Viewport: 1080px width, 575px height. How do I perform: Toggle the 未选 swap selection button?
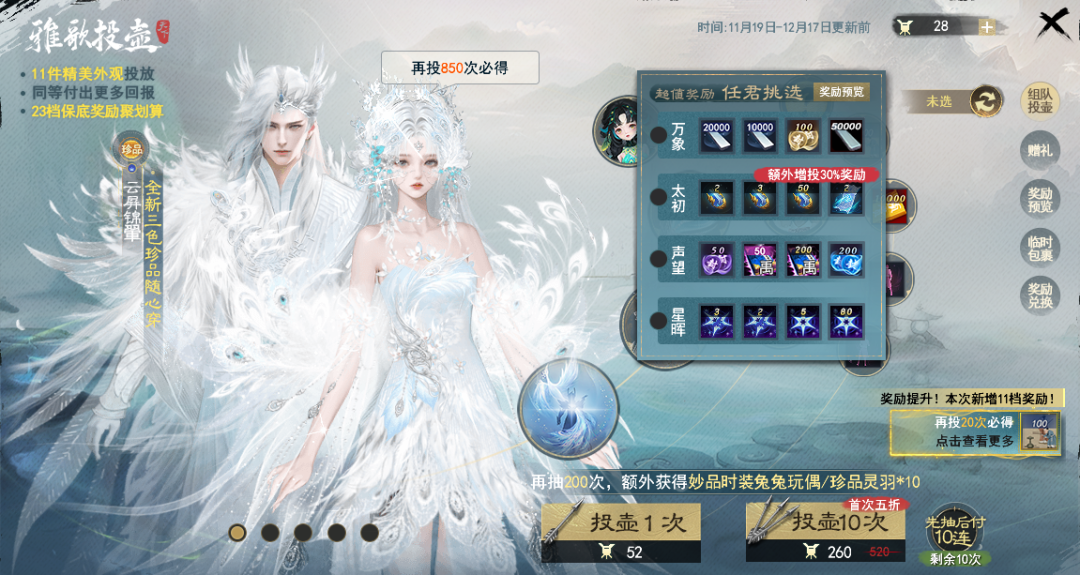tap(985, 101)
